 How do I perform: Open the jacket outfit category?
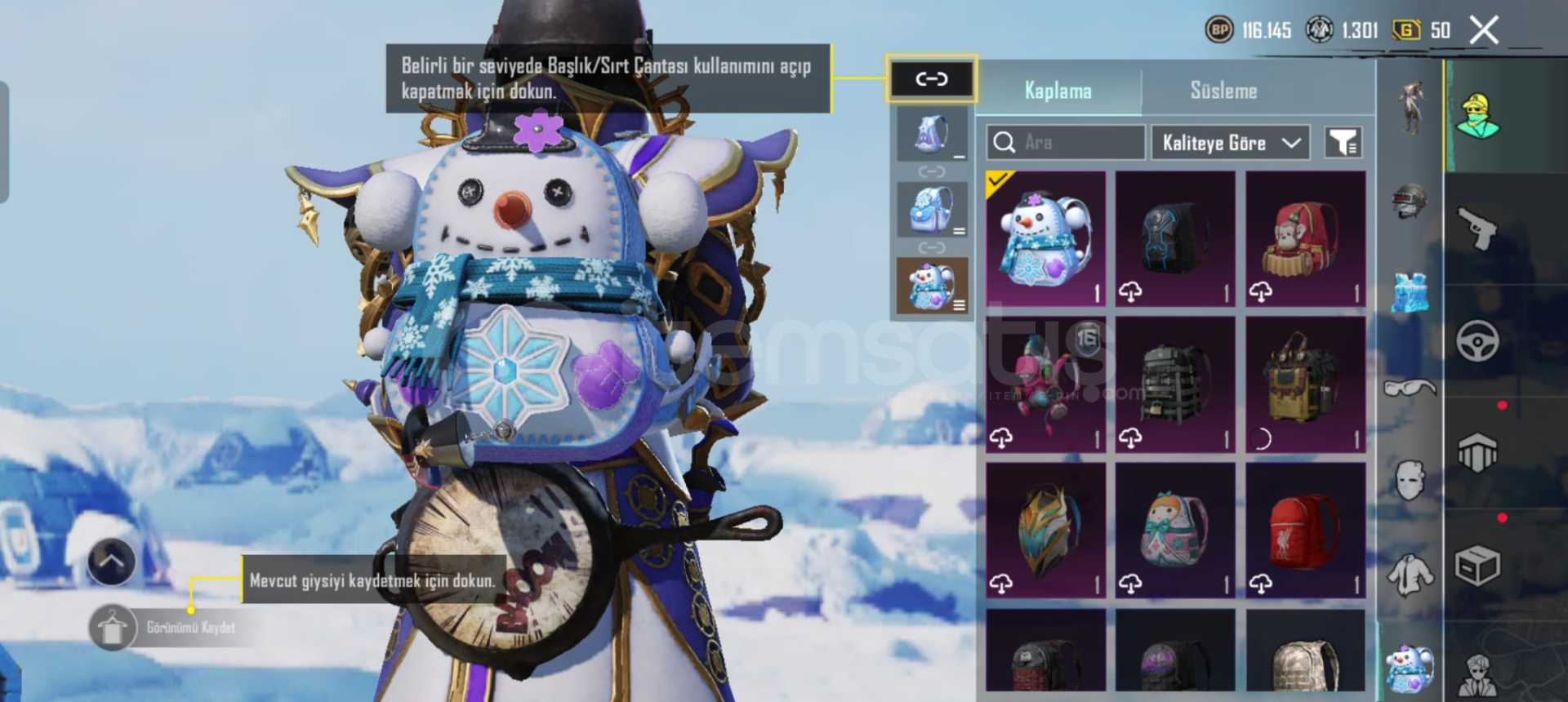click(x=1410, y=574)
